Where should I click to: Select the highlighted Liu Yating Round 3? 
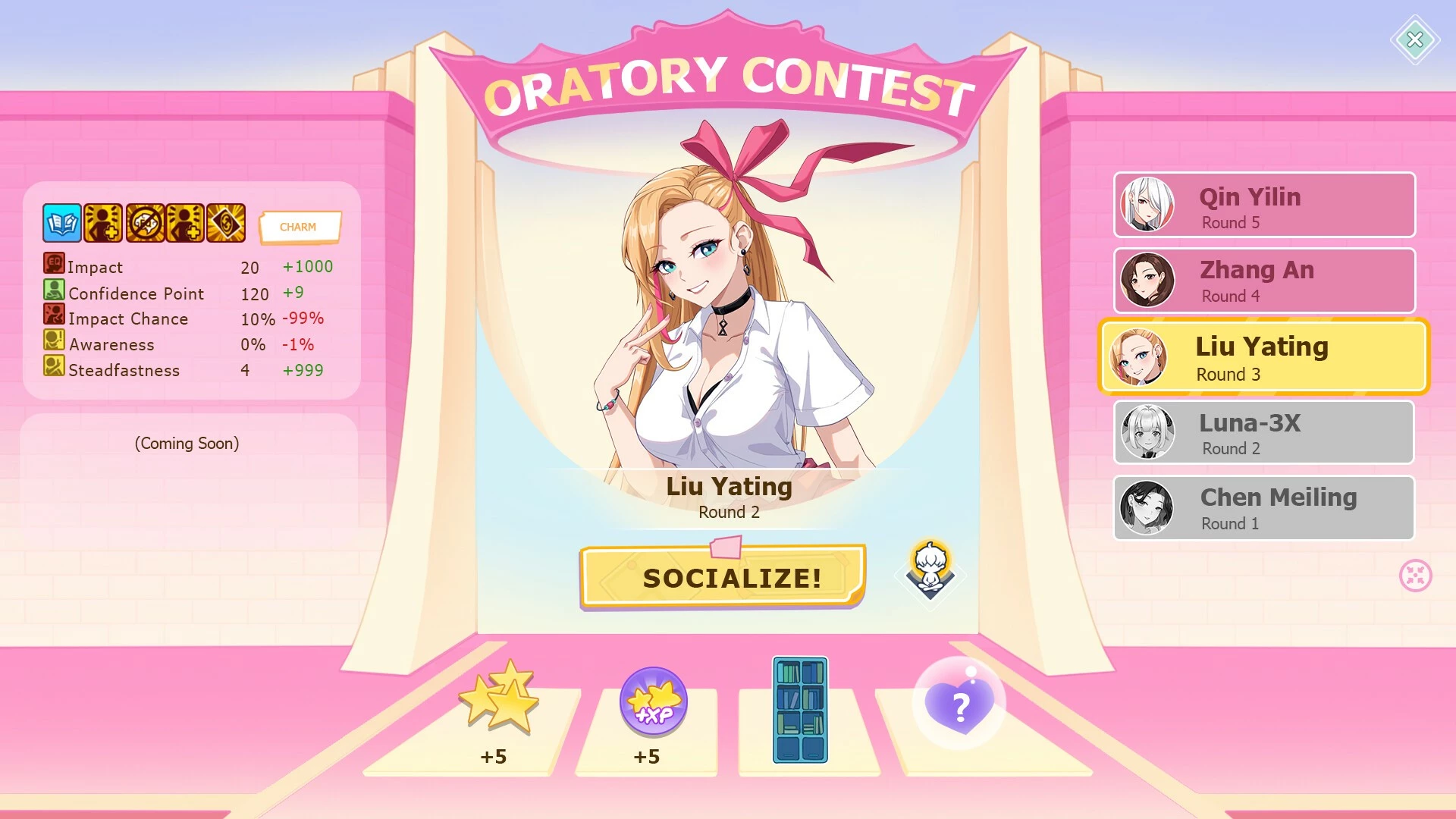pos(1264,356)
